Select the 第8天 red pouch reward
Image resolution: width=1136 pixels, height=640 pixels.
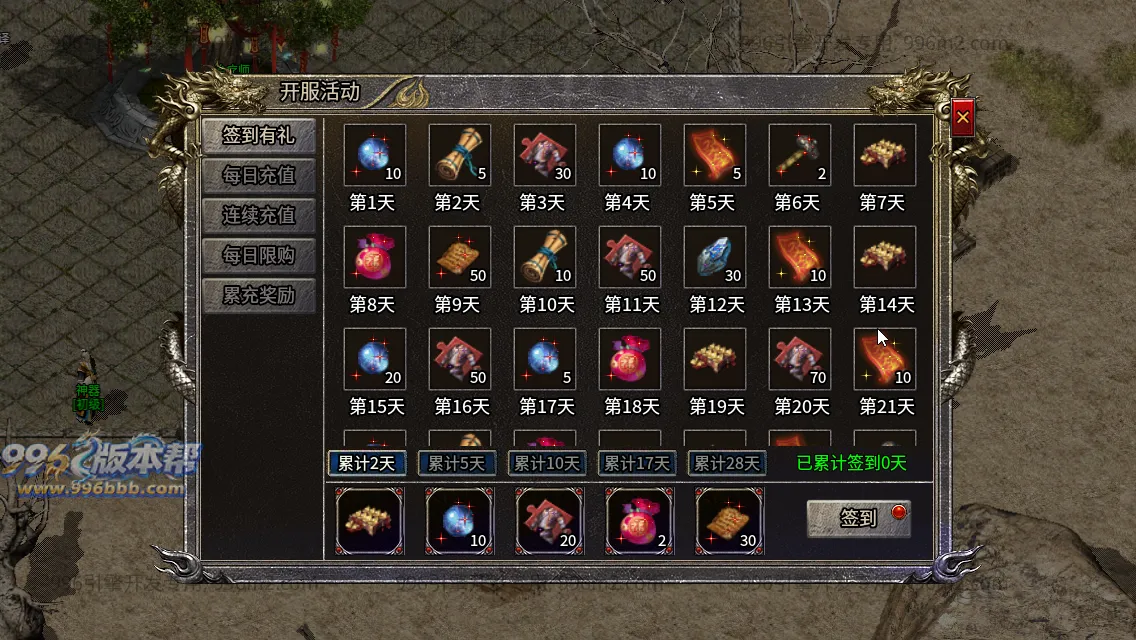click(x=375, y=257)
